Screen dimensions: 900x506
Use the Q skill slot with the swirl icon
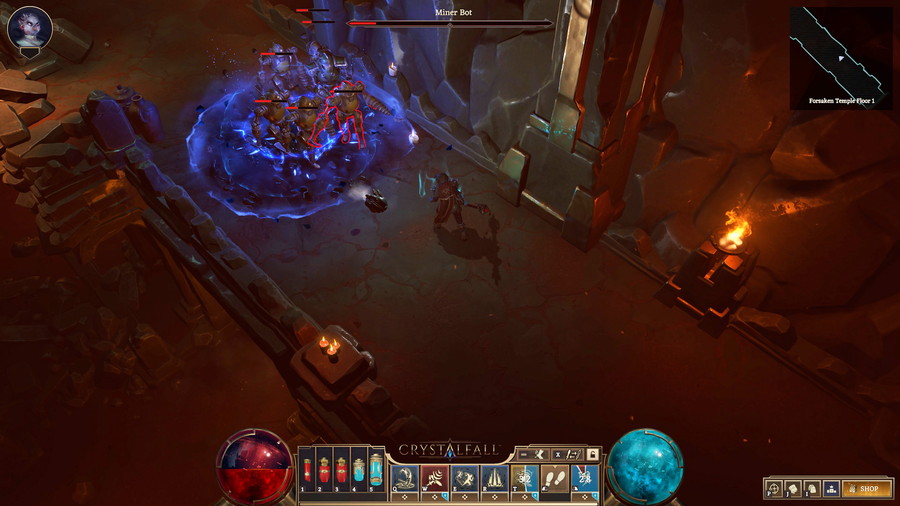point(404,478)
